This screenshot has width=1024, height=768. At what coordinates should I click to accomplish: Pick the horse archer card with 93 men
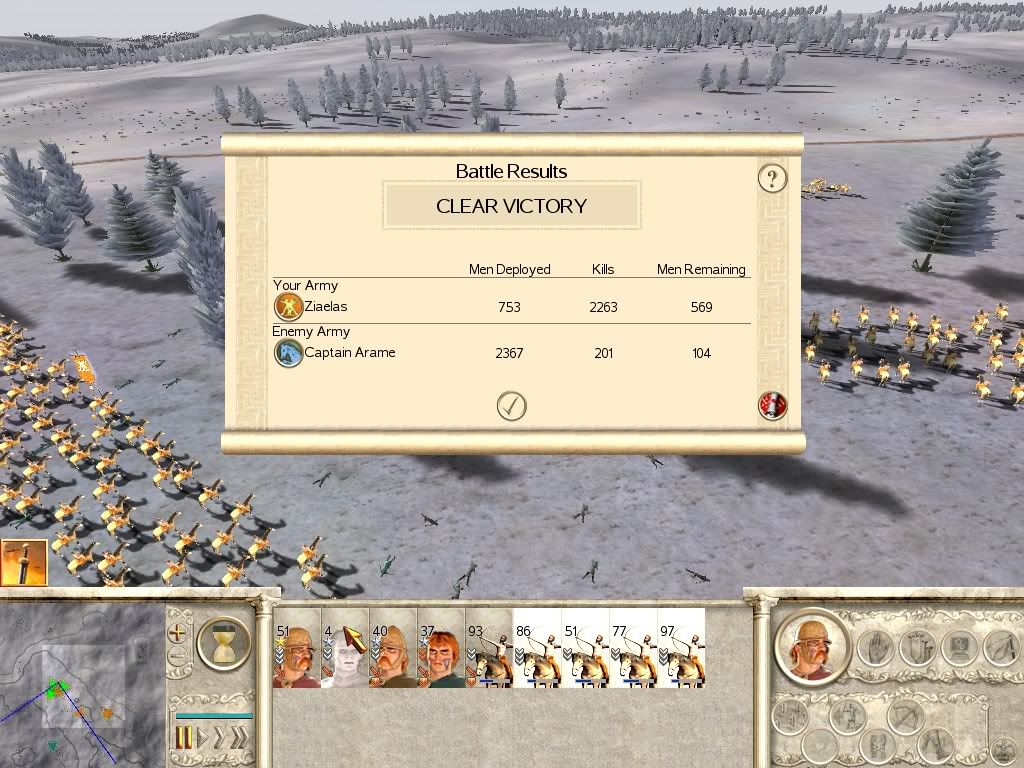(489, 648)
